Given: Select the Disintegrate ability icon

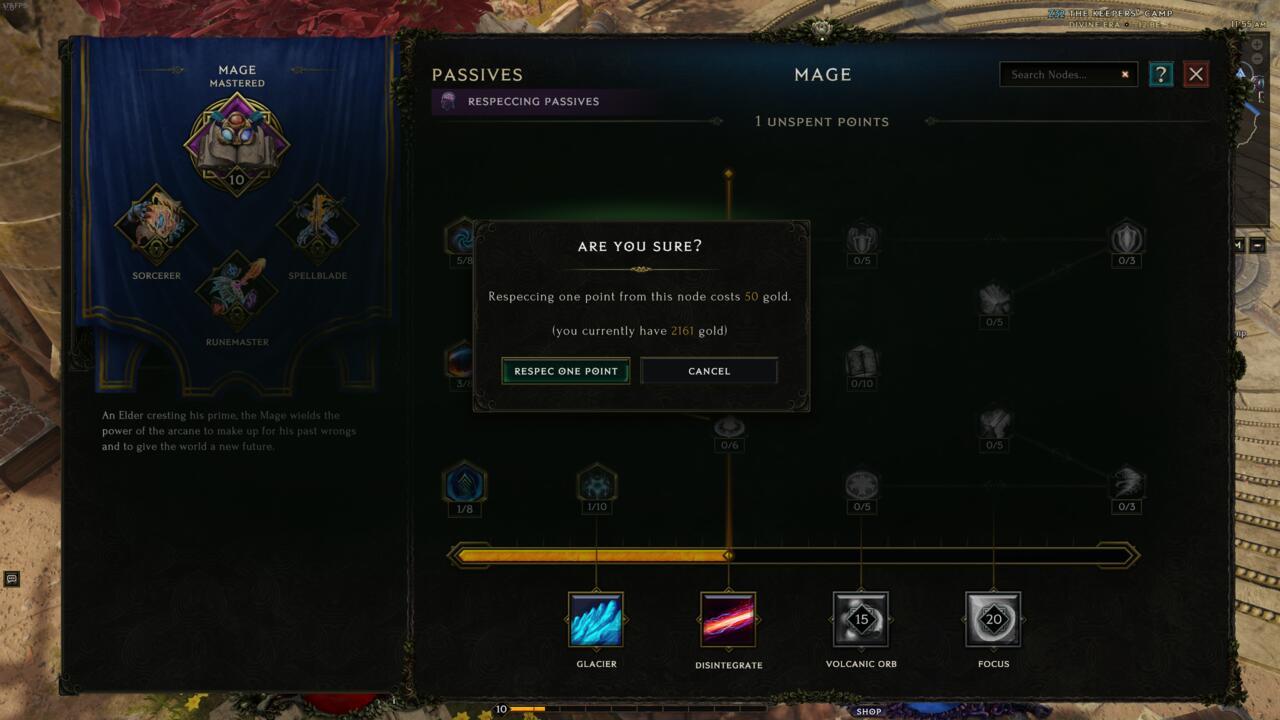Looking at the screenshot, I should [728, 621].
